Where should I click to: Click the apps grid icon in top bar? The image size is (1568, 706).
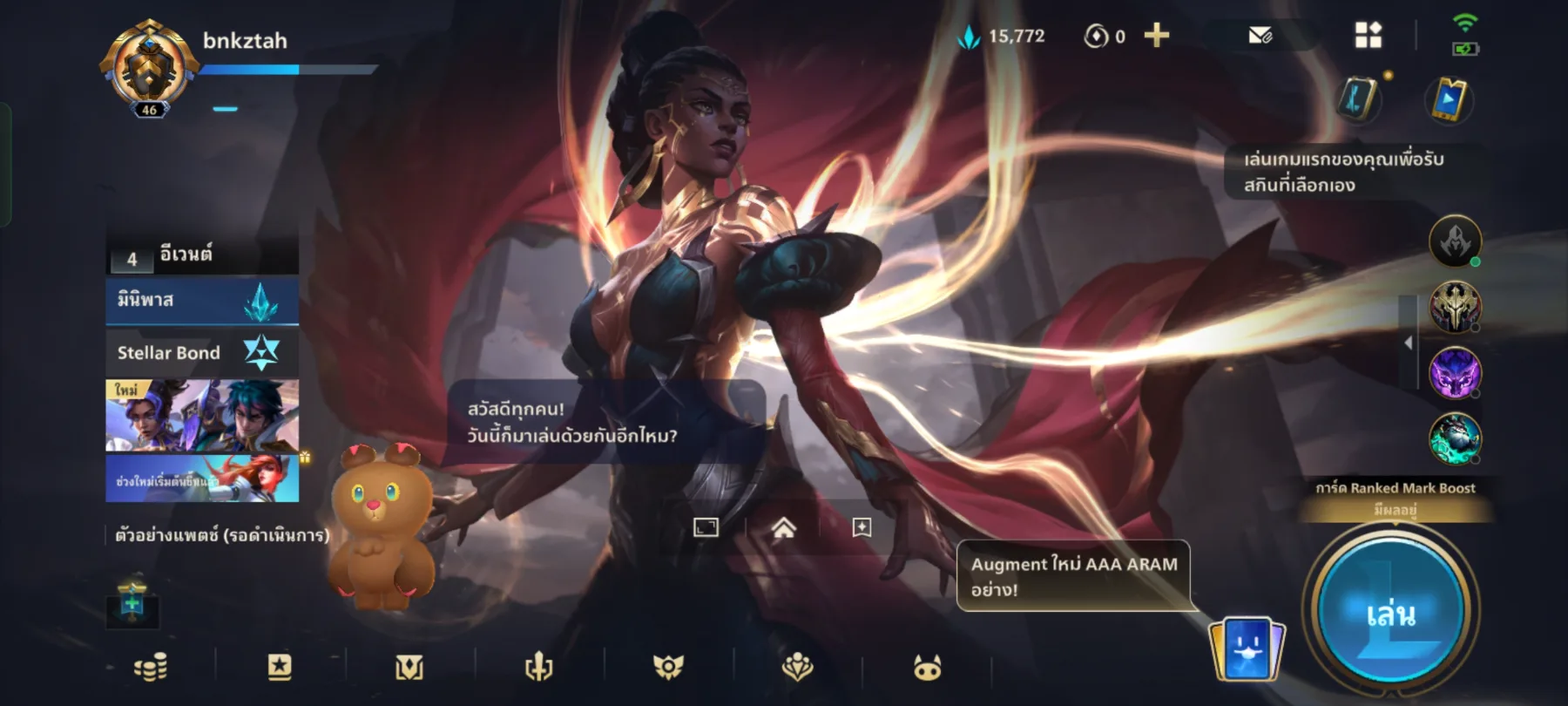1369,36
